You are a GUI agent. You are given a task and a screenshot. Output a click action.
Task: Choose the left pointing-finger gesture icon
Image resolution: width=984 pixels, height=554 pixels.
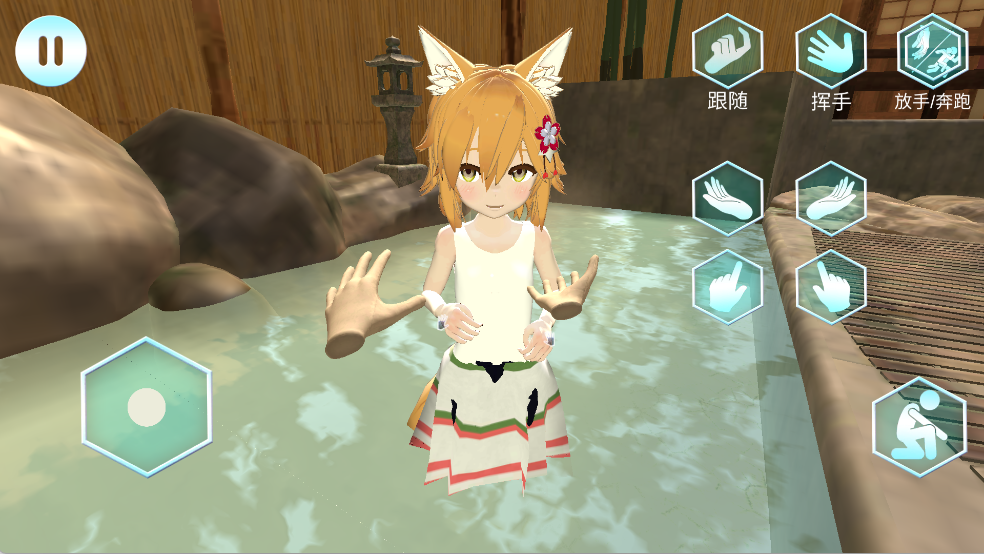coord(728,286)
